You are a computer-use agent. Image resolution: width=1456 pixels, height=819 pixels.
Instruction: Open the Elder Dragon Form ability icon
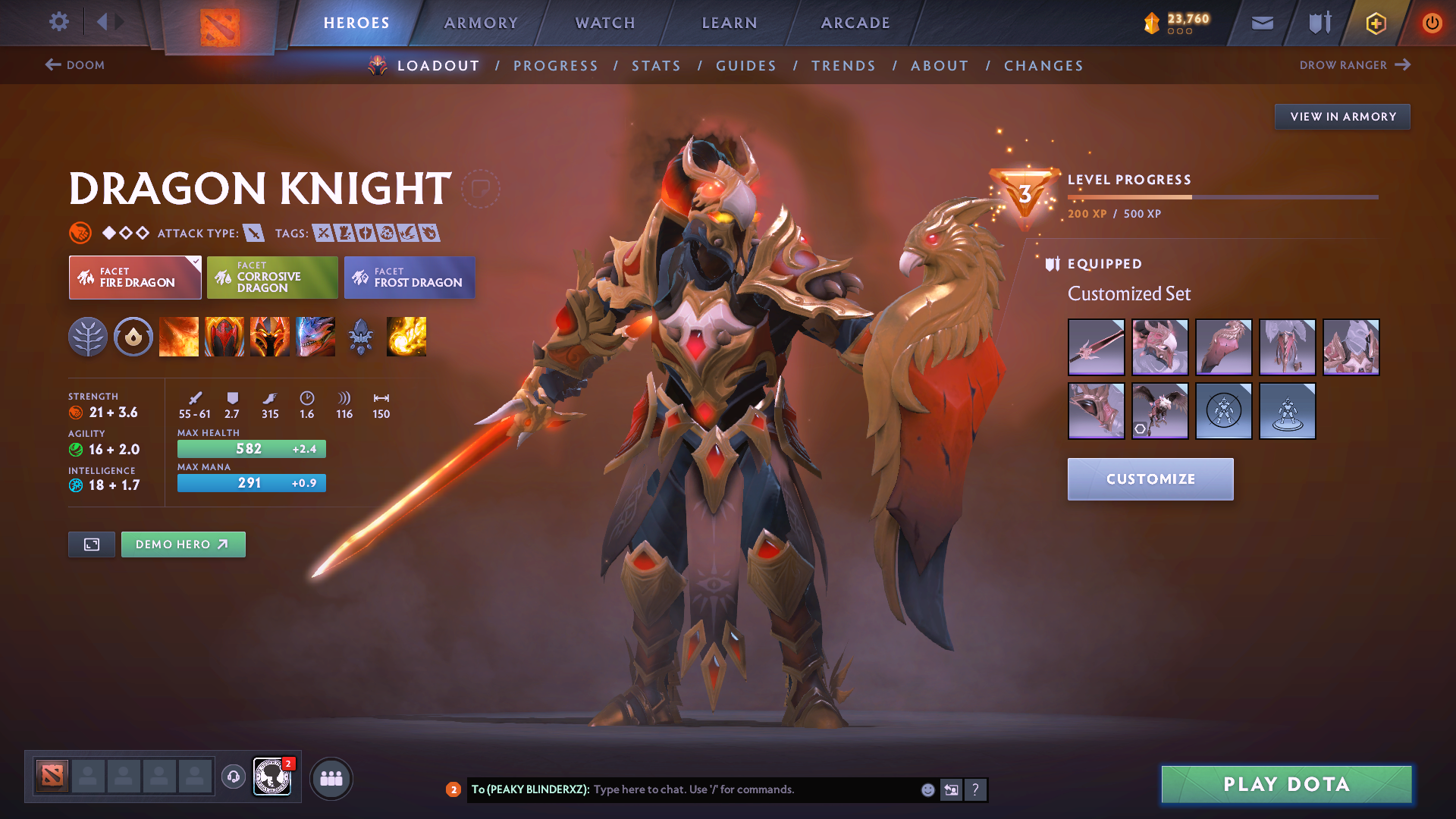pos(315,337)
